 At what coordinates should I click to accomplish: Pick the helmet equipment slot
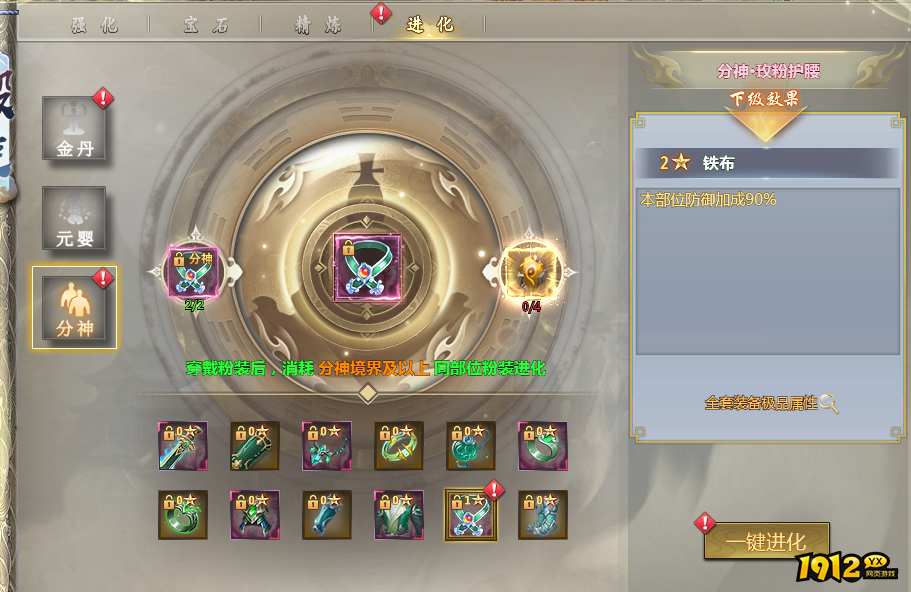tap(255, 515)
